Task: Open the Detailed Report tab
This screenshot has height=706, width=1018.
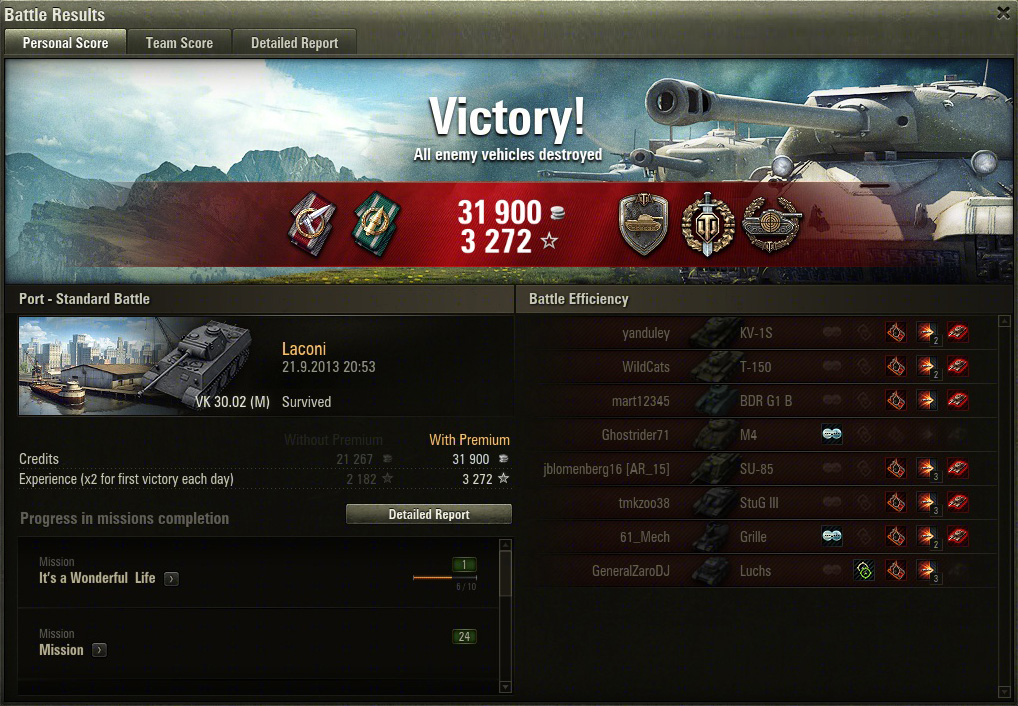Action: click(294, 43)
